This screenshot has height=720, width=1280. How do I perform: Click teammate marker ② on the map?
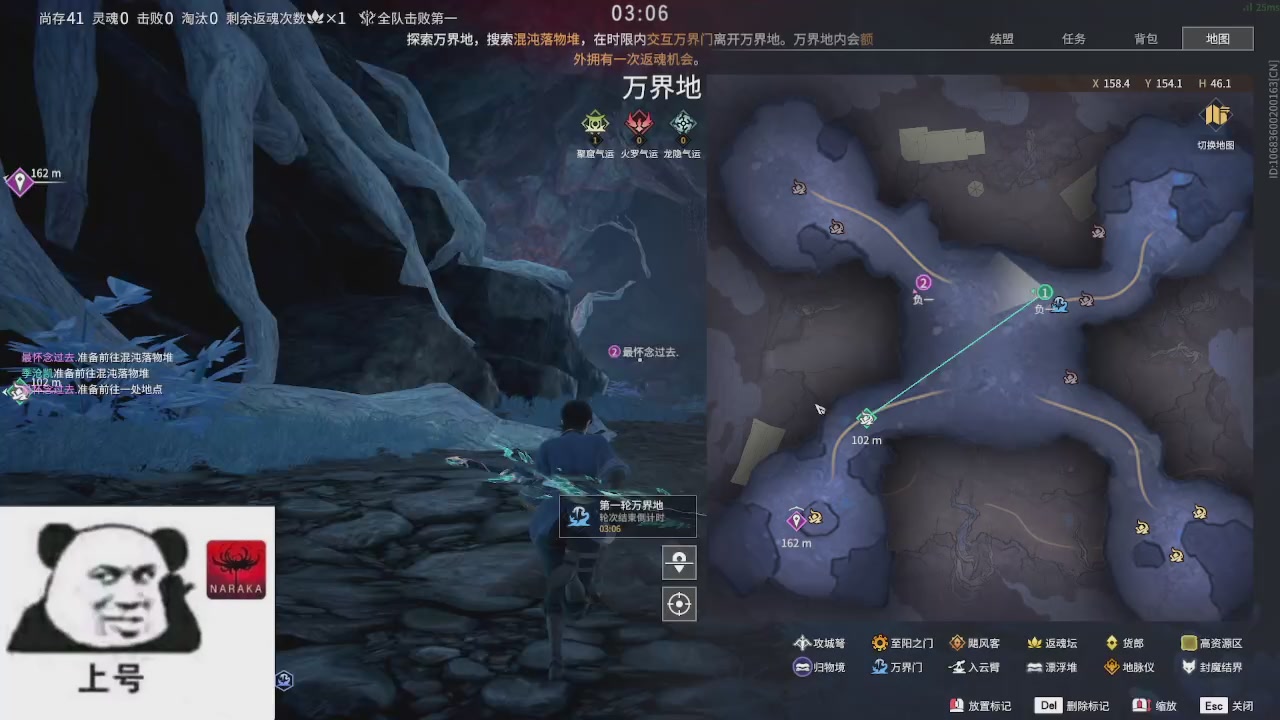923,282
